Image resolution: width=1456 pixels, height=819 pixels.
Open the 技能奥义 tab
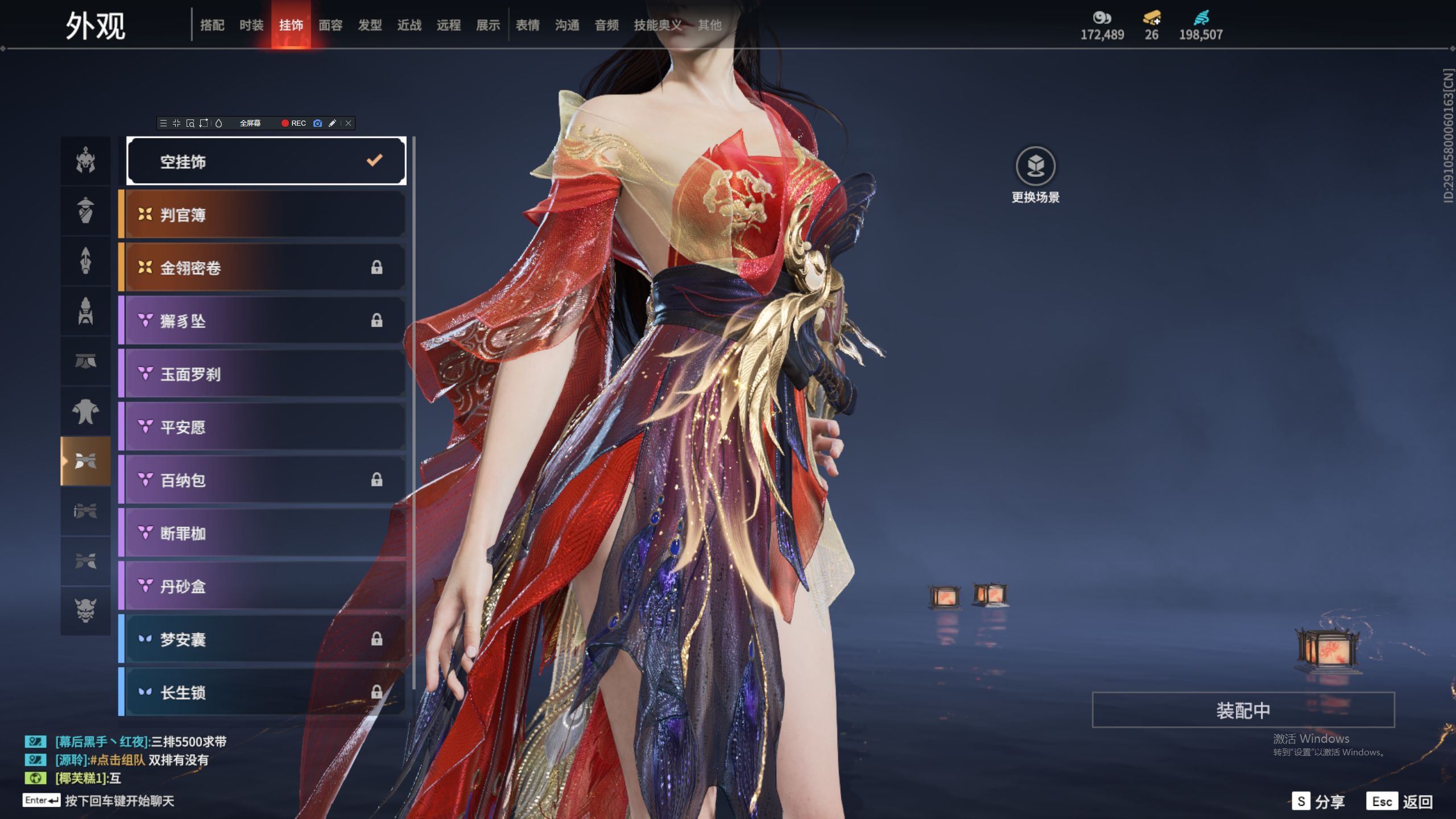[x=657, y=25]
